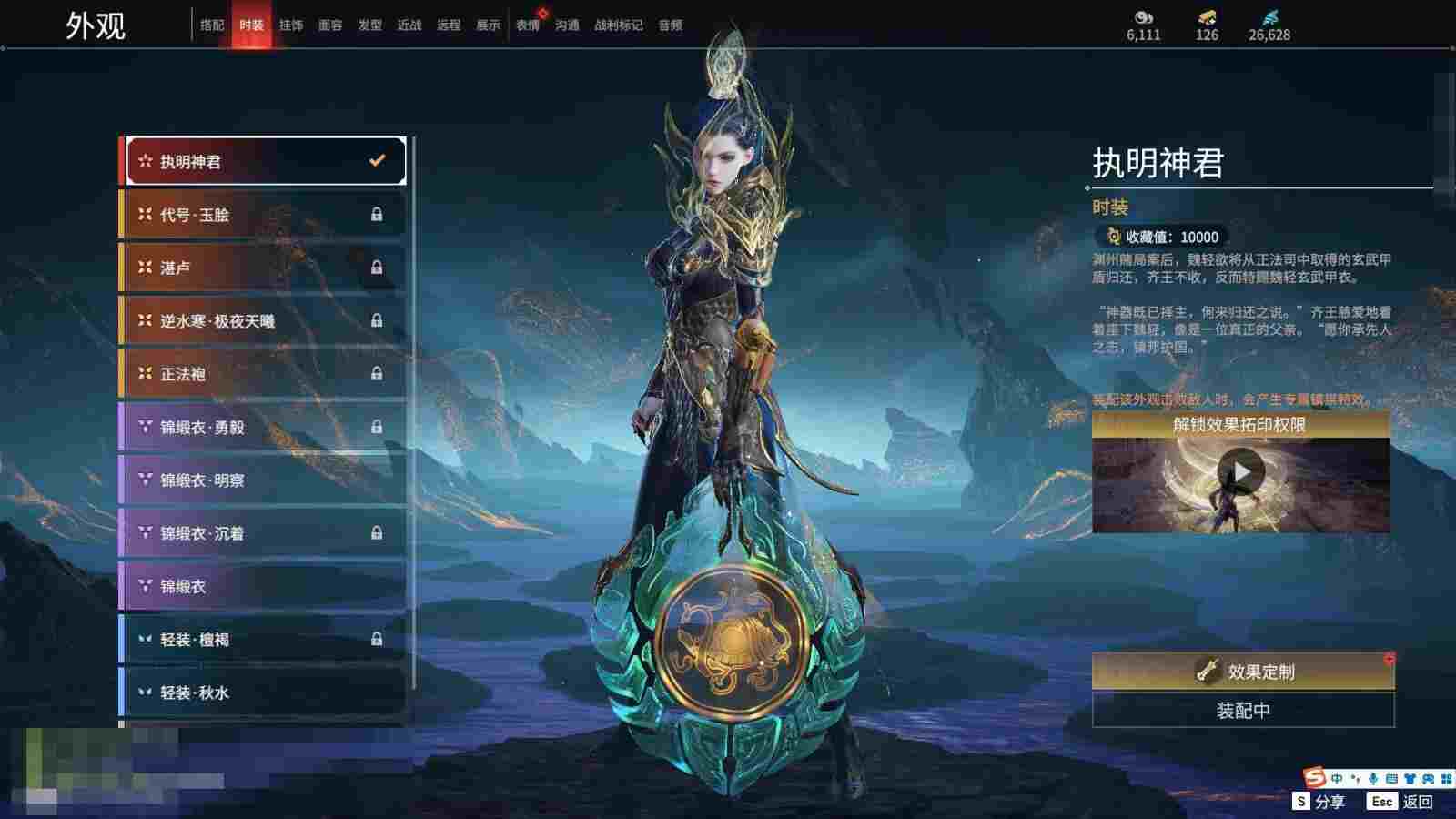Switch to the 面容 tab

pyautogui.click(x=330, y=25)
